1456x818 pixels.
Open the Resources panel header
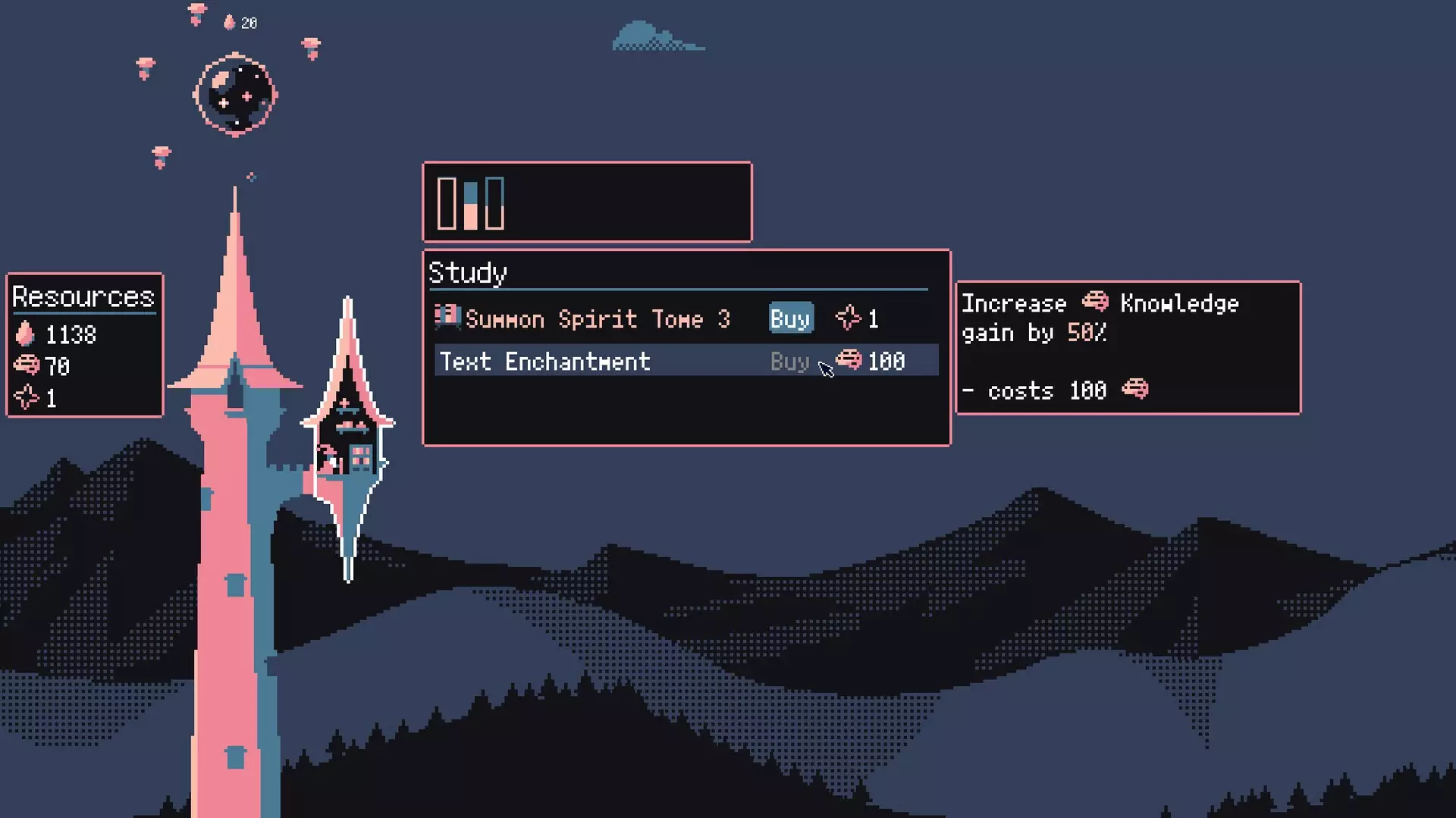tap(83, 296)
